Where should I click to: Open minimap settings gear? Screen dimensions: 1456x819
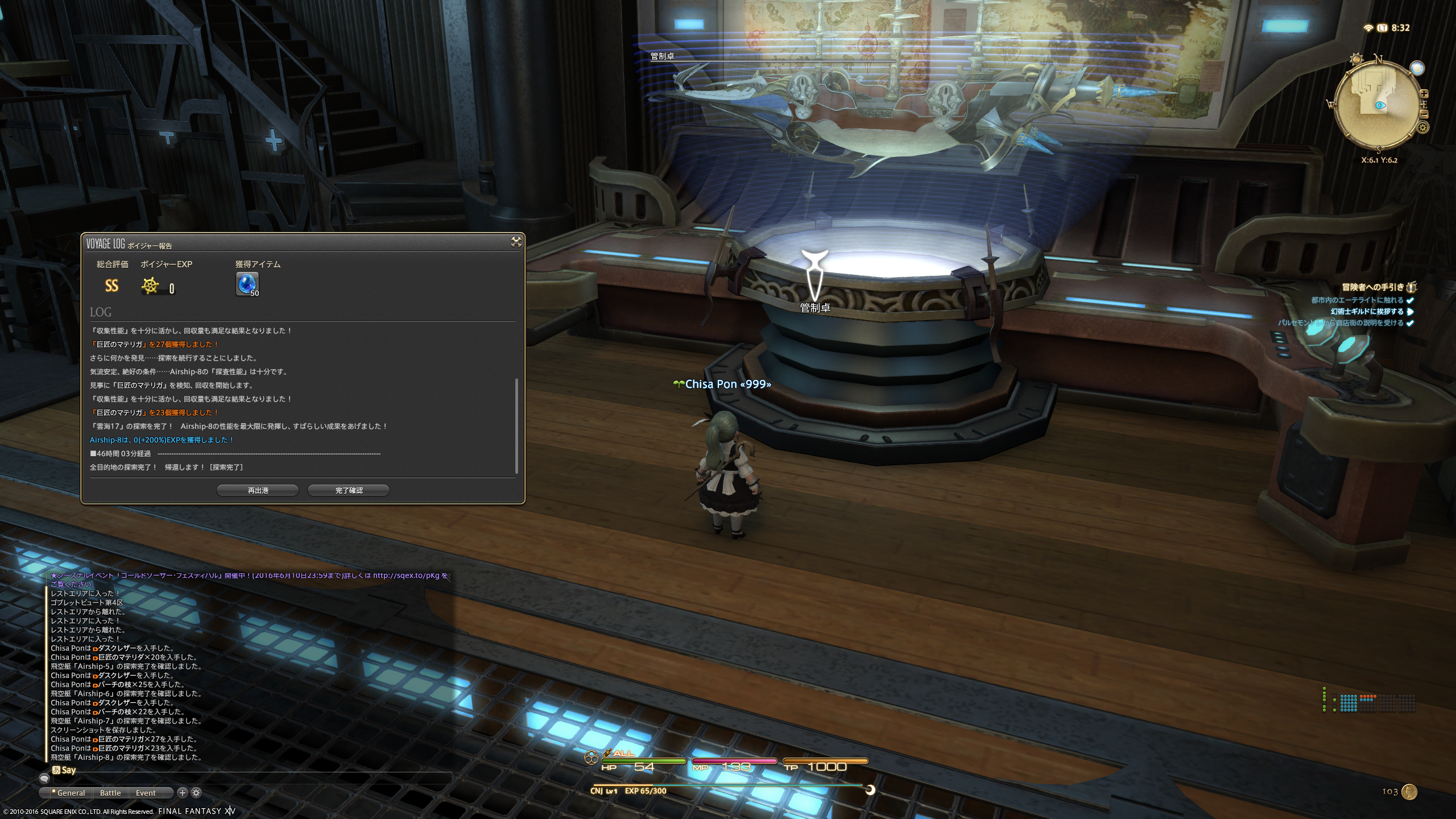coord(1423,127)
